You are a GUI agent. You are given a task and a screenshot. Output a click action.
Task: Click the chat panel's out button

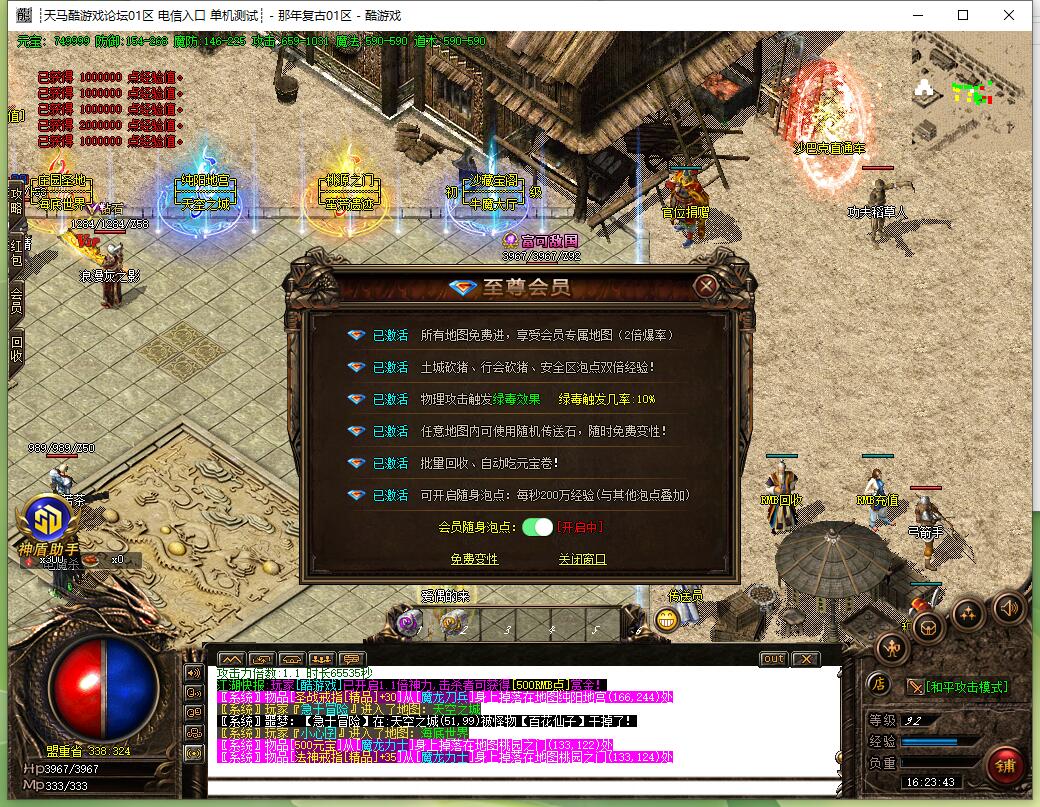pos(773,659)
